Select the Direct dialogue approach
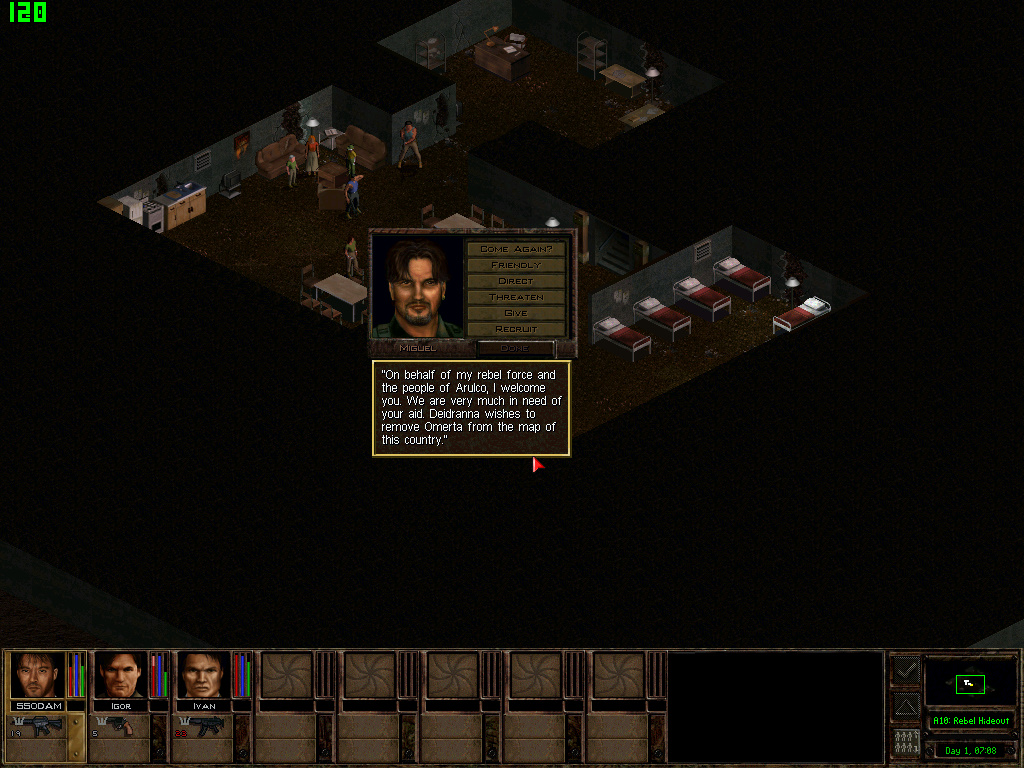This screenshot has height=768, width=1024. click(516, 281)
